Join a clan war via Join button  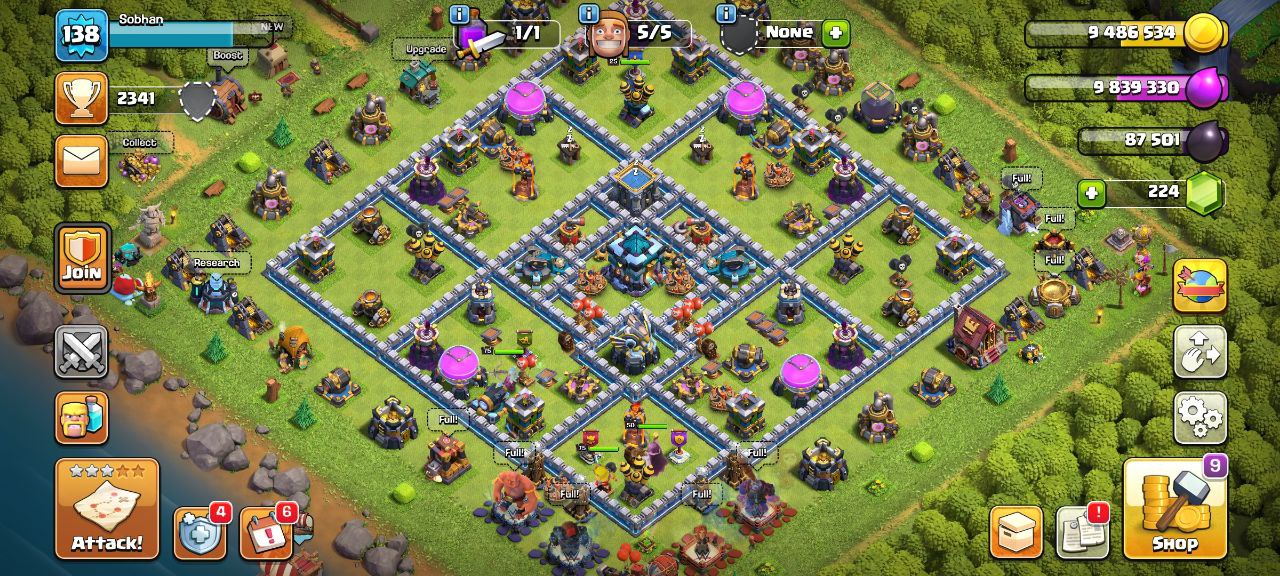click(x=81, y=258)
